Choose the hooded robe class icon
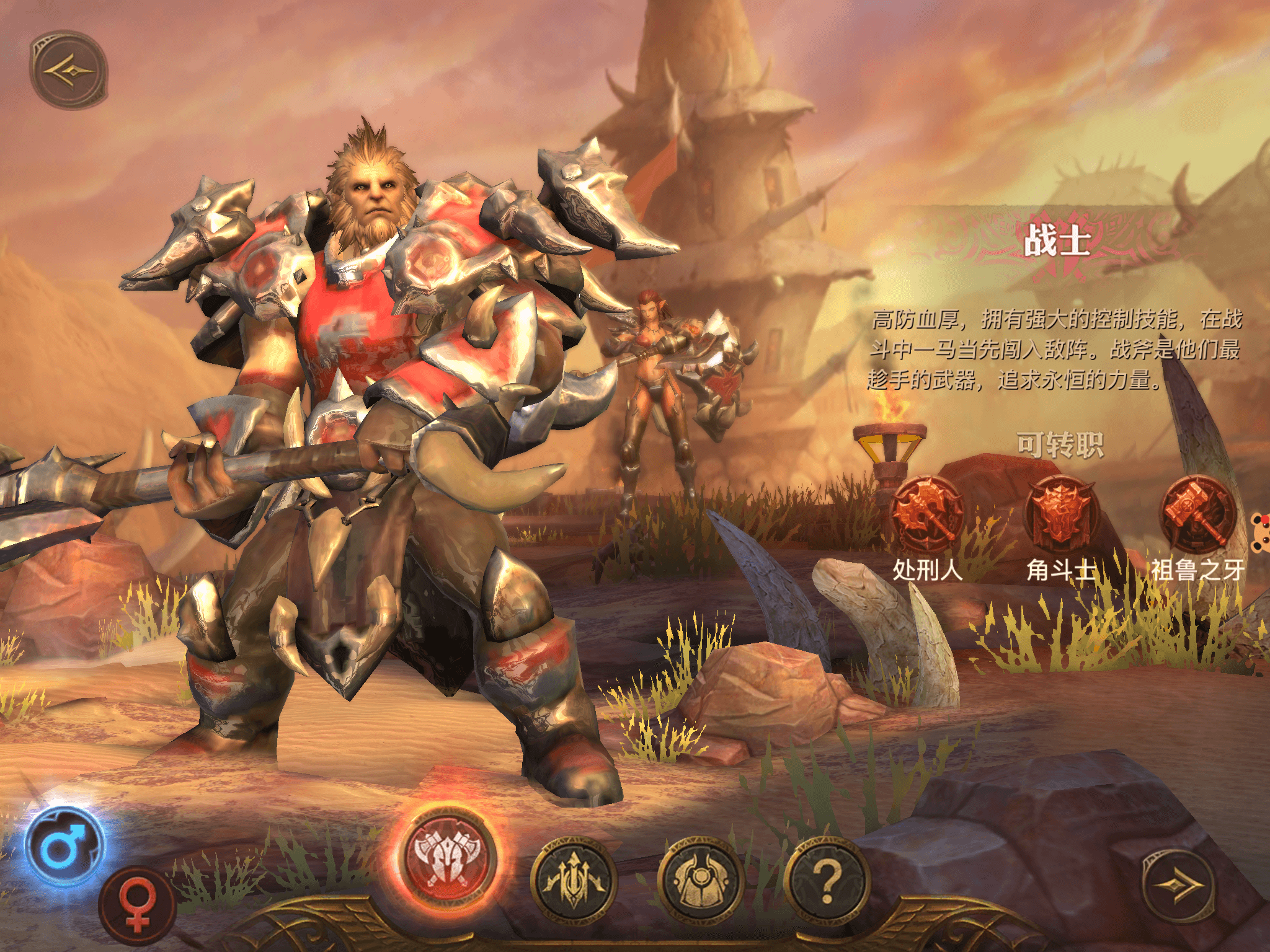This screenshot has height=952, width=1270. point(701,879)
